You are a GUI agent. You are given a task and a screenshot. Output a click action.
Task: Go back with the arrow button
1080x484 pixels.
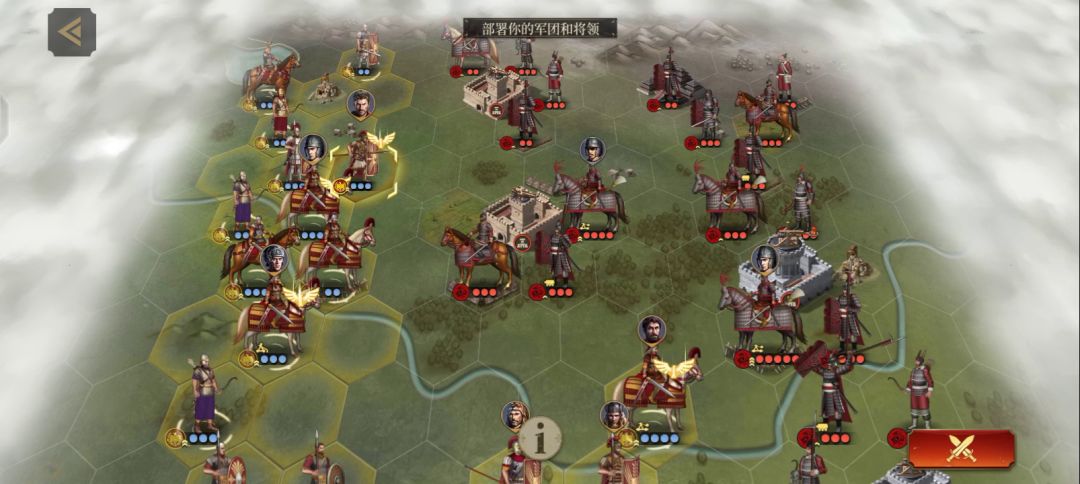(x=71, y=32)
